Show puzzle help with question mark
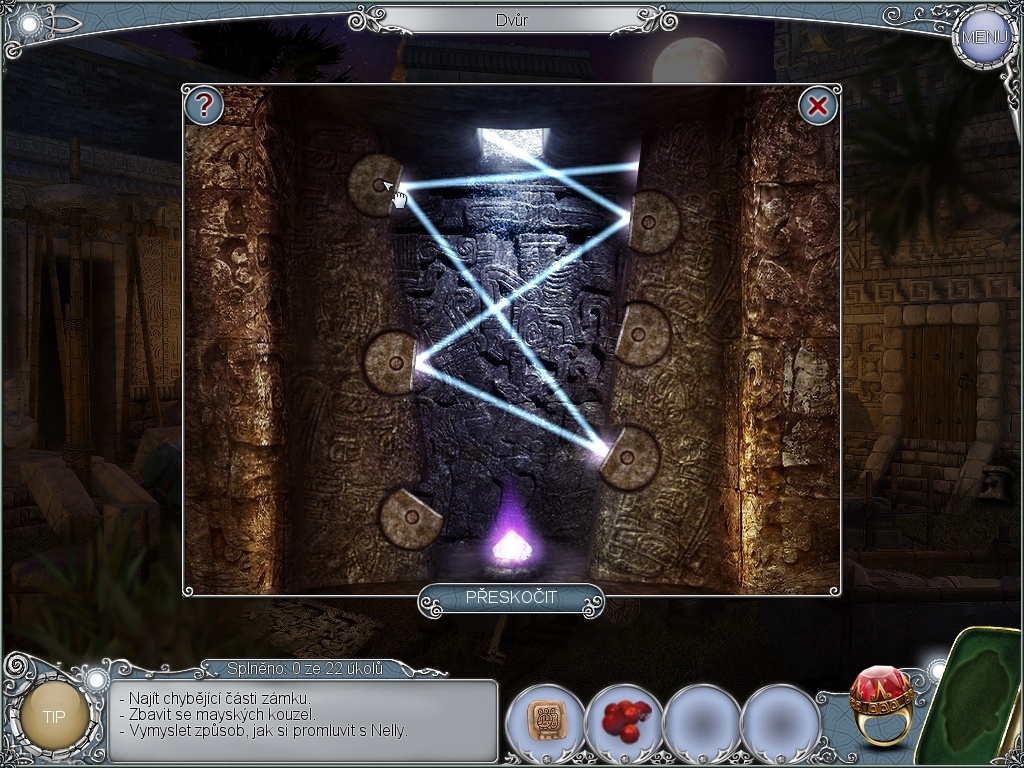This screenshot has width=1024, height=768. point(204,105)
